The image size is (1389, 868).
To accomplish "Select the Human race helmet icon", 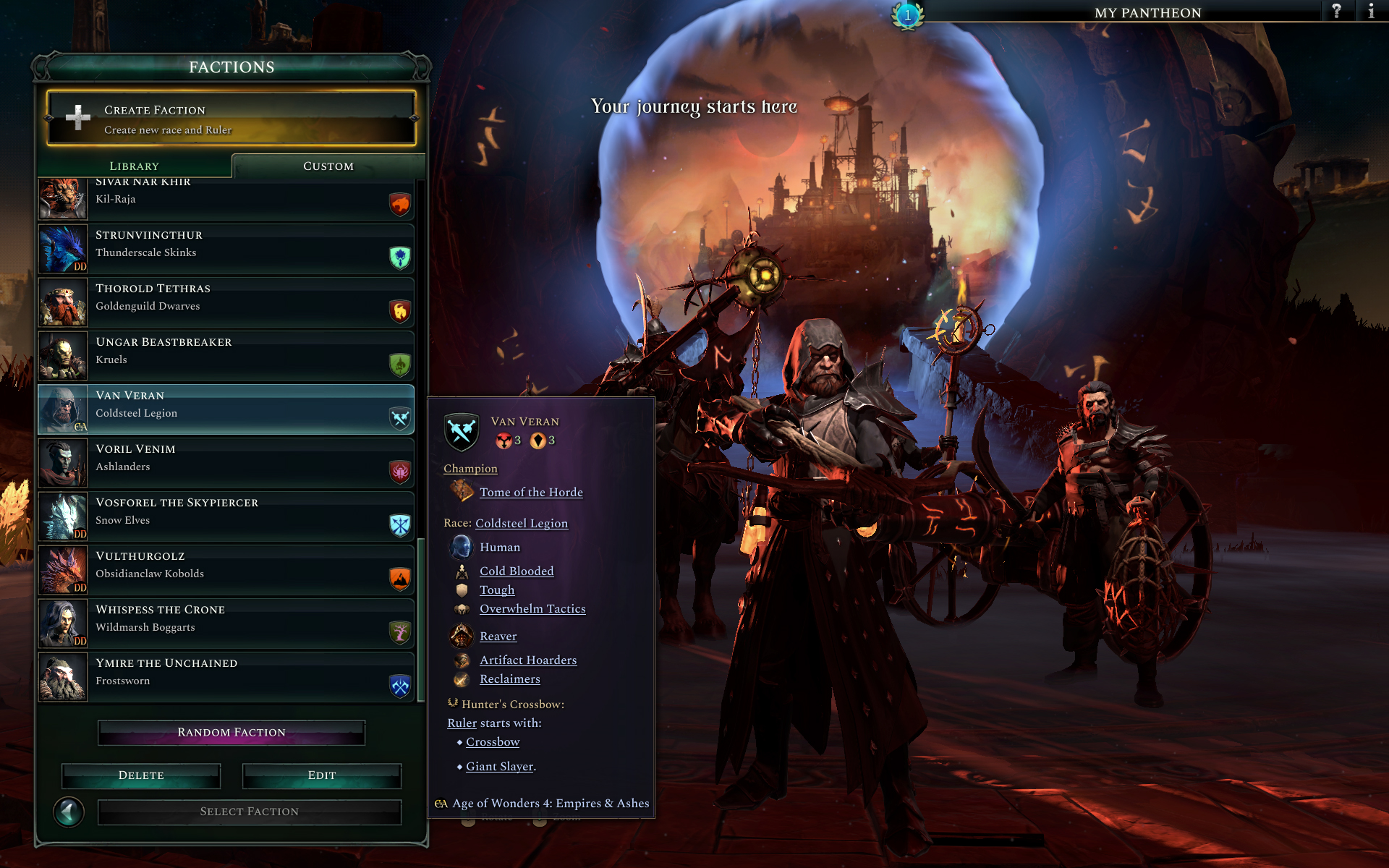I will [462, 547].
